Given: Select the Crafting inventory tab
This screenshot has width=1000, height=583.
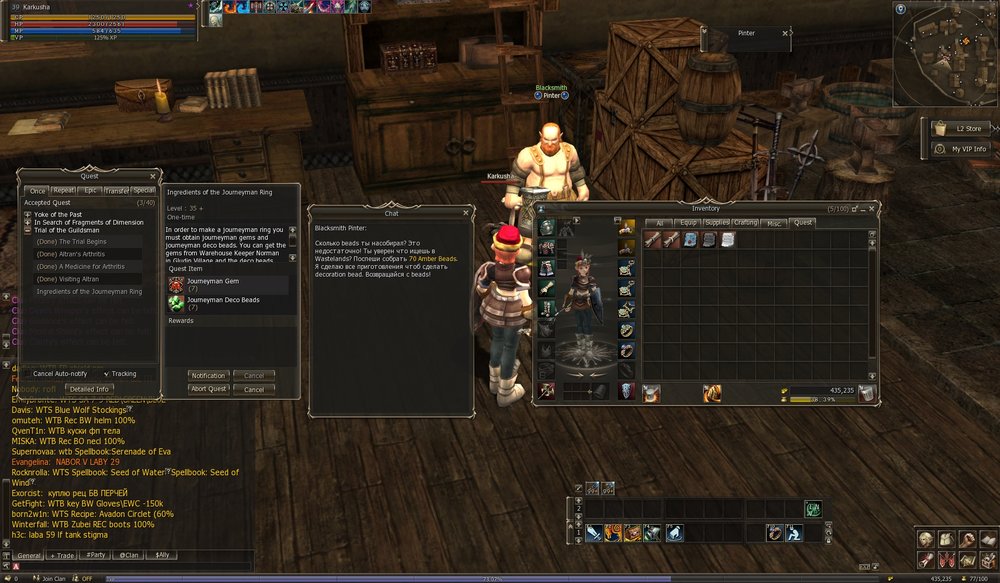Looking at the screenshot, I should 745,223.
